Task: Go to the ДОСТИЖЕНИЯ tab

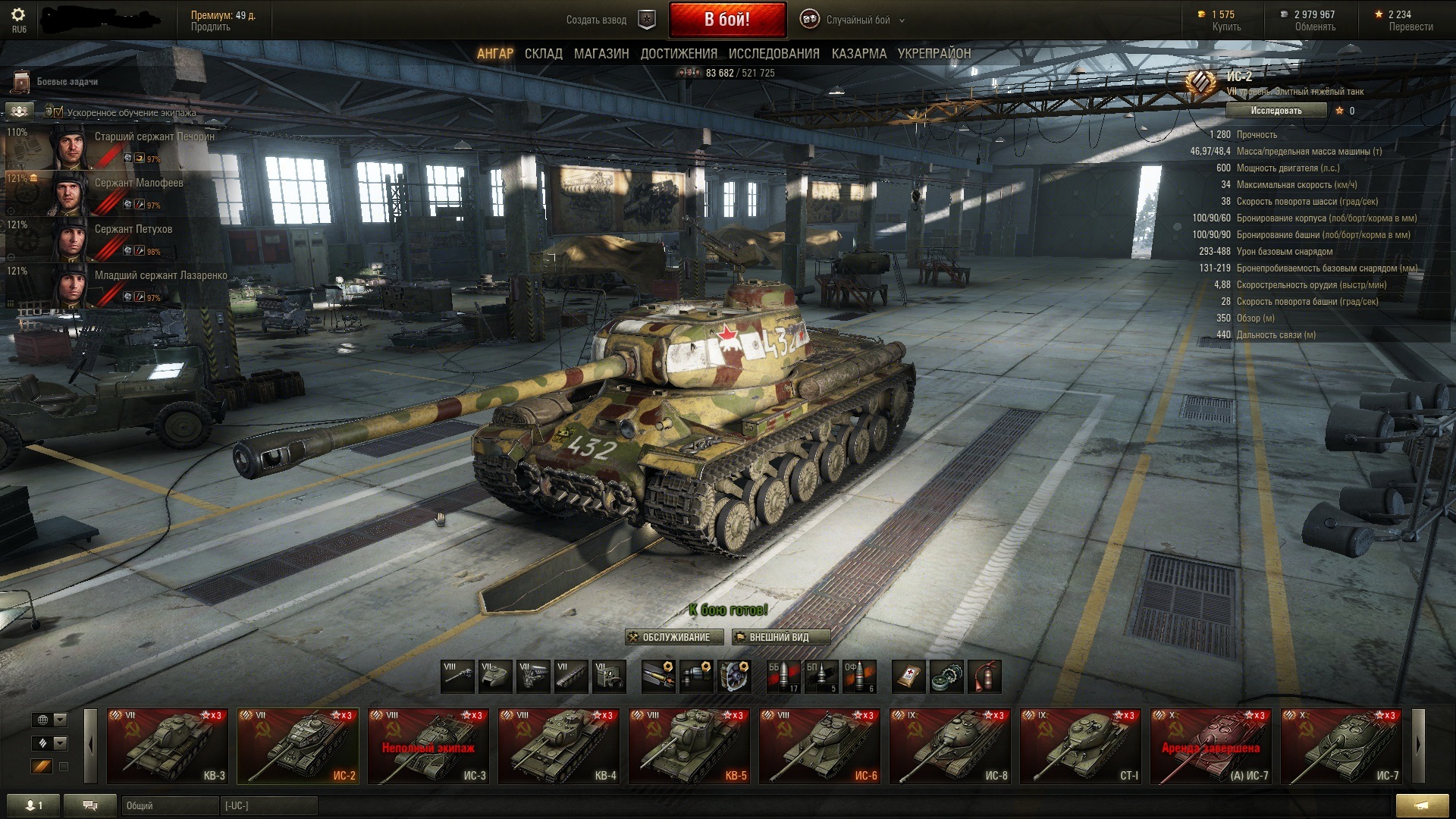Action: tap(679, 54)
